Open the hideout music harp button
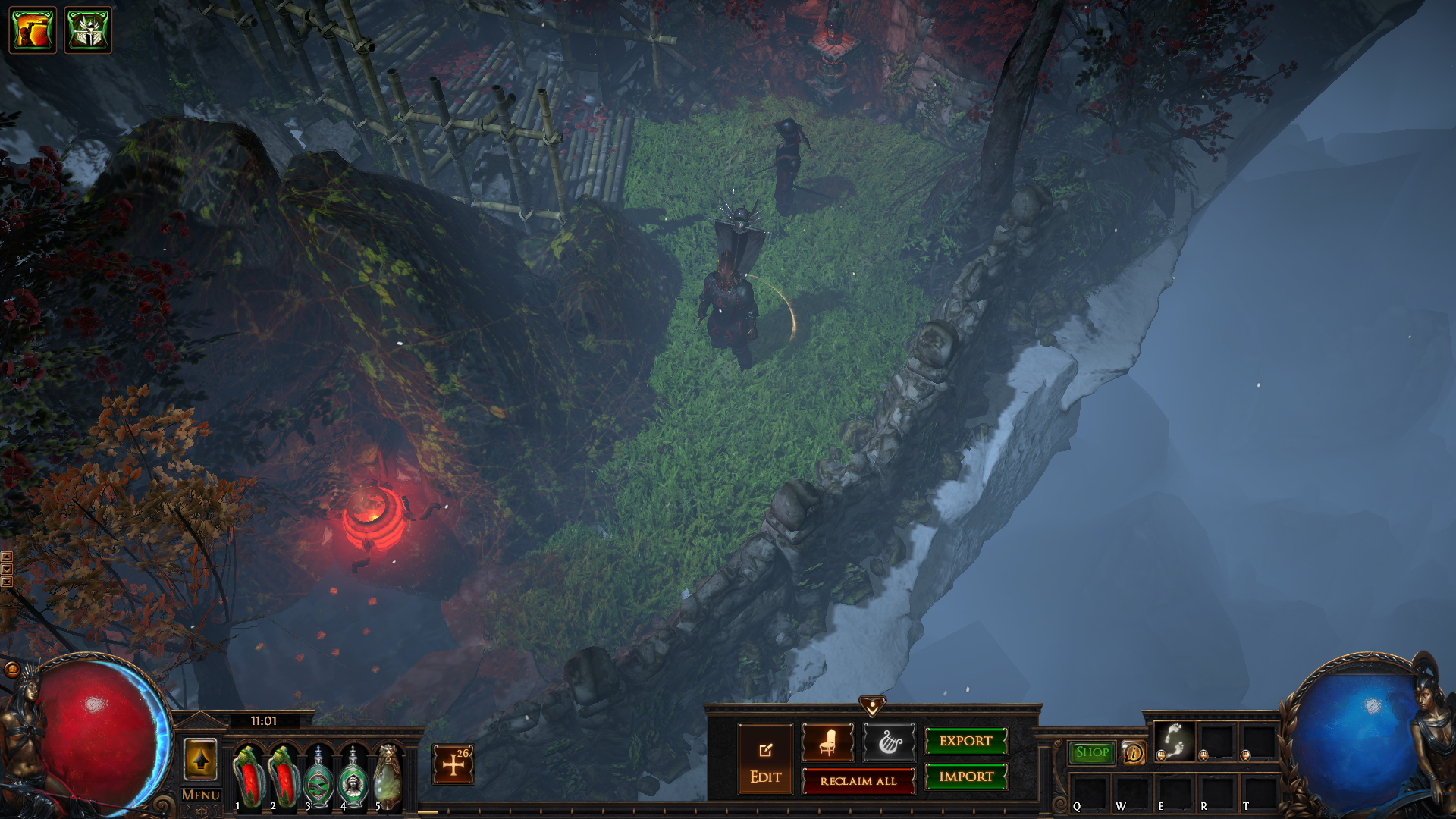 tap(889, 742)
